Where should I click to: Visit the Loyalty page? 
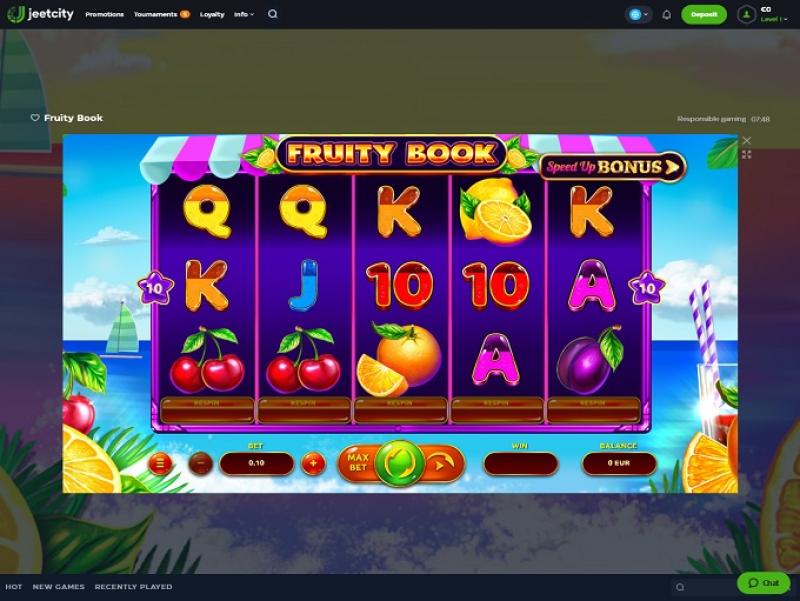click(212, 15)
